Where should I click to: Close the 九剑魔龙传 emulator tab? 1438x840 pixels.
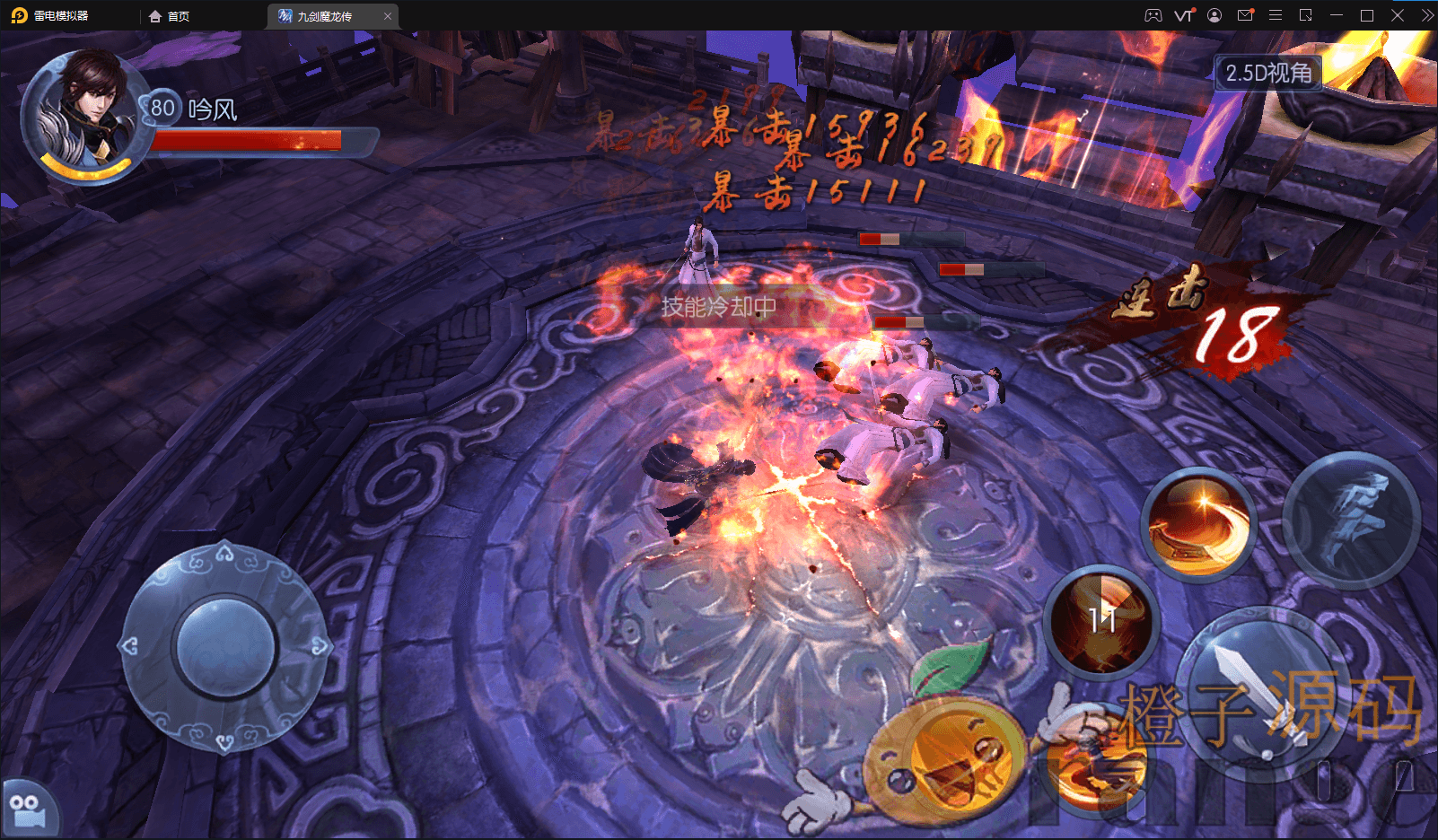pyautogui.click(x=388, y=16)
